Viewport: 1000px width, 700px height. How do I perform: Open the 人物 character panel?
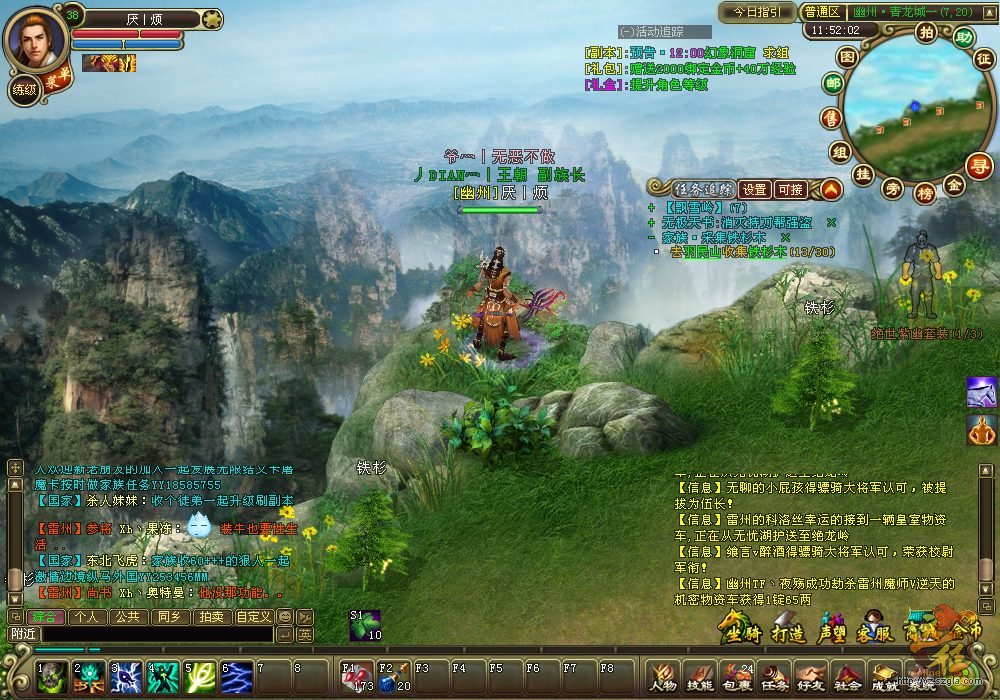[663, 679]
